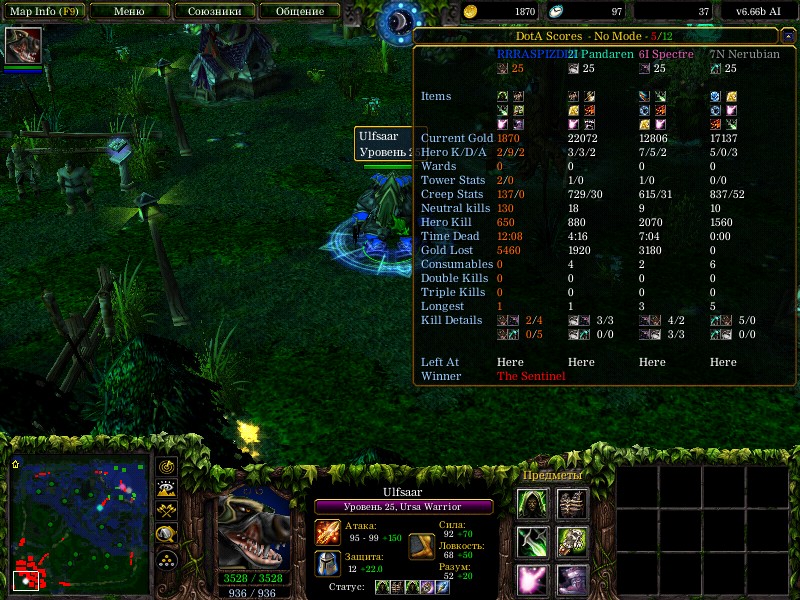The width and height of the screenshot is (800, 600).
Task: Select the armored warrior inventory item
Action: click(x=572, y=541)
